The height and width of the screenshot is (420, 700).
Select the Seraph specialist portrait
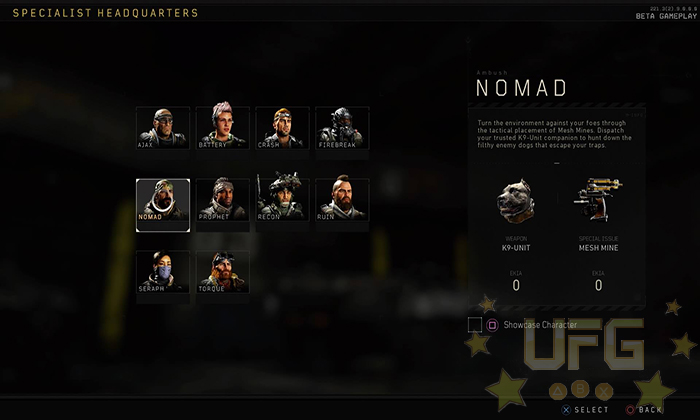(x=162, y=271)
